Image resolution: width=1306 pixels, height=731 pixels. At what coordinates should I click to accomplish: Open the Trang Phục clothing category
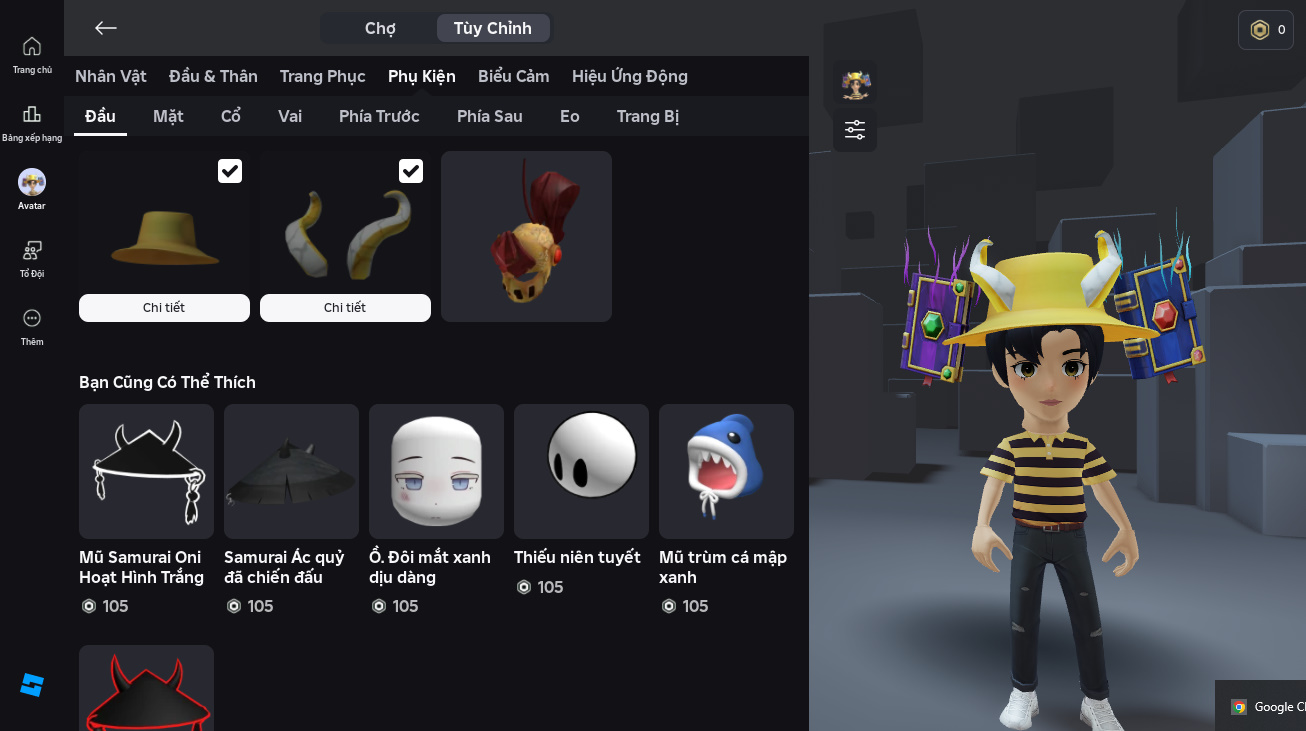pos(322,76)
